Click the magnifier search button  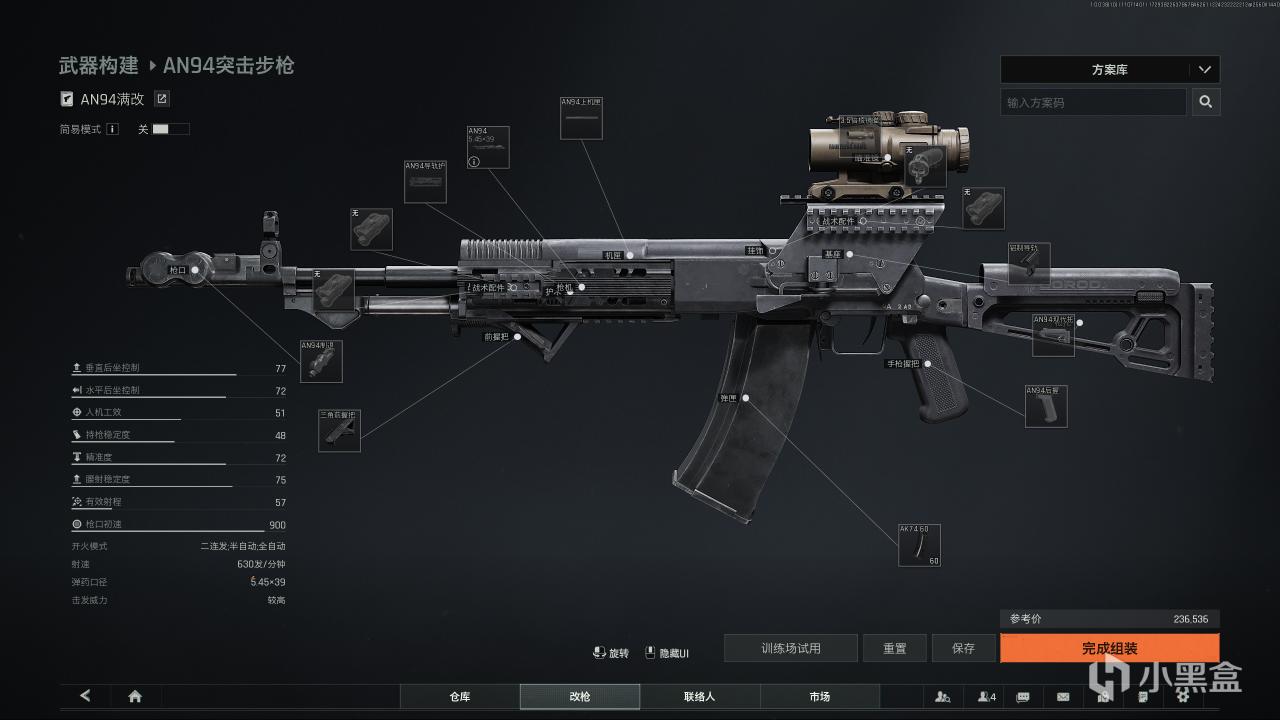pos(1205,102)
